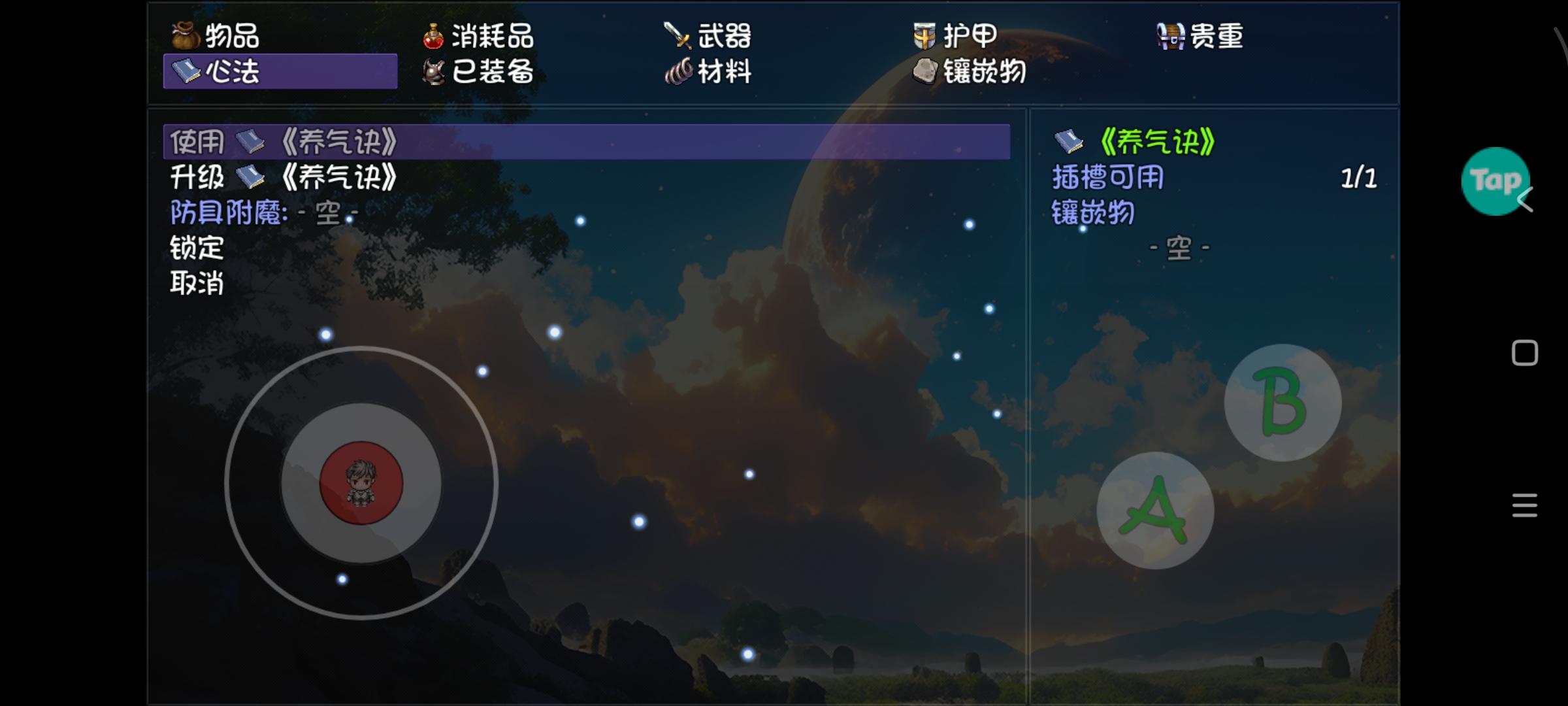
Task: Open the 防具附魔 empty enchantment slot
Action: (261, 213)
